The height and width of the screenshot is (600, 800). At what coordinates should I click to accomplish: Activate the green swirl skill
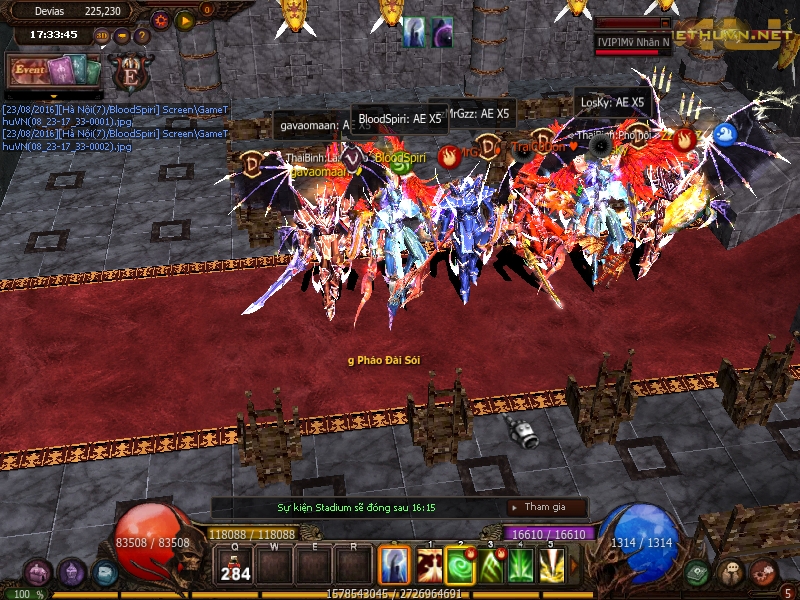point(460,565)
